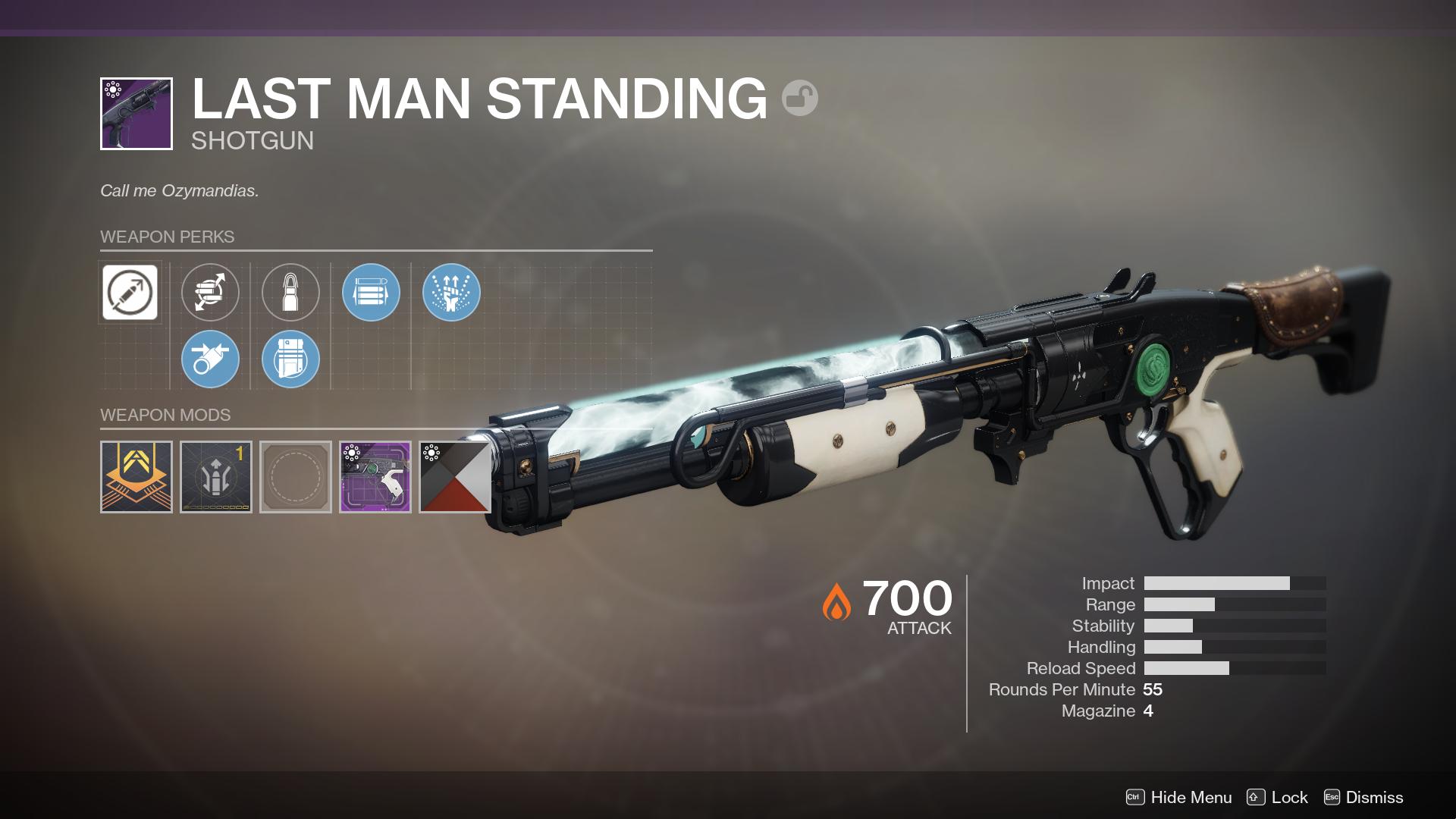This screenshot has height=819, width=1456.
Task: Select the magazine perk with crossed arrows
Action: tap(210, 293)
